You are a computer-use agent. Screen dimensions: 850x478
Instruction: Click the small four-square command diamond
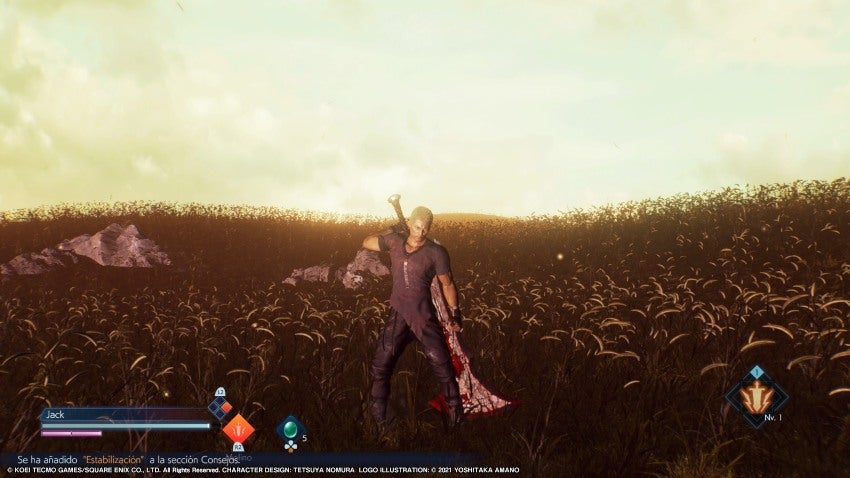click(x=219, y=408)
